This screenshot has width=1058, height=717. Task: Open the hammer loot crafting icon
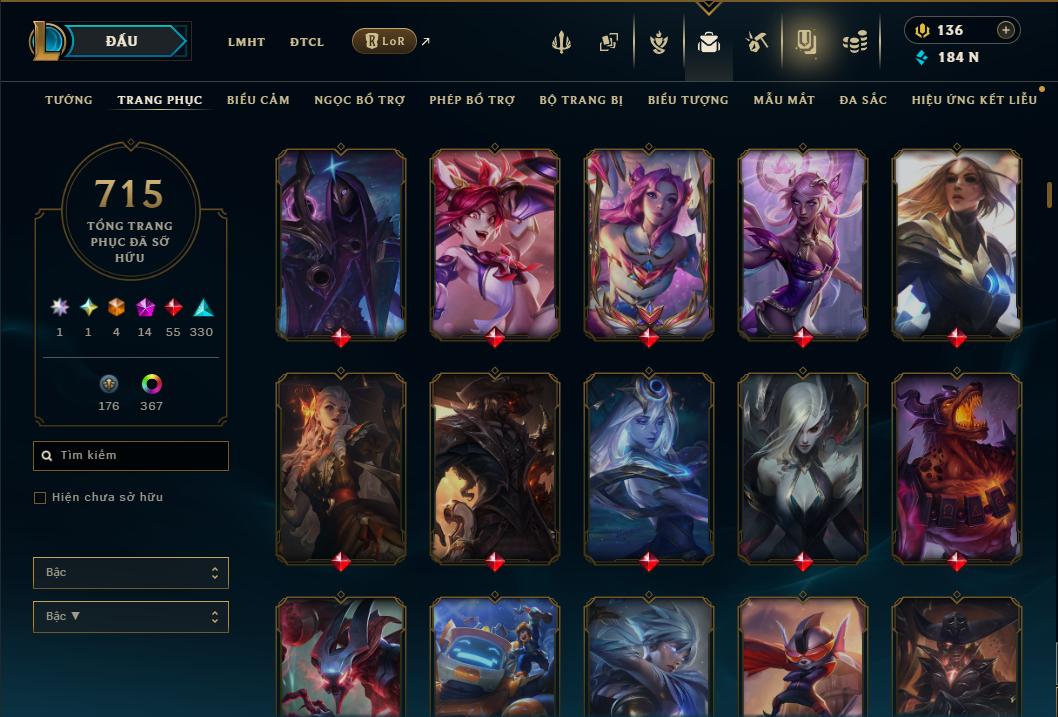pos(756,42)
